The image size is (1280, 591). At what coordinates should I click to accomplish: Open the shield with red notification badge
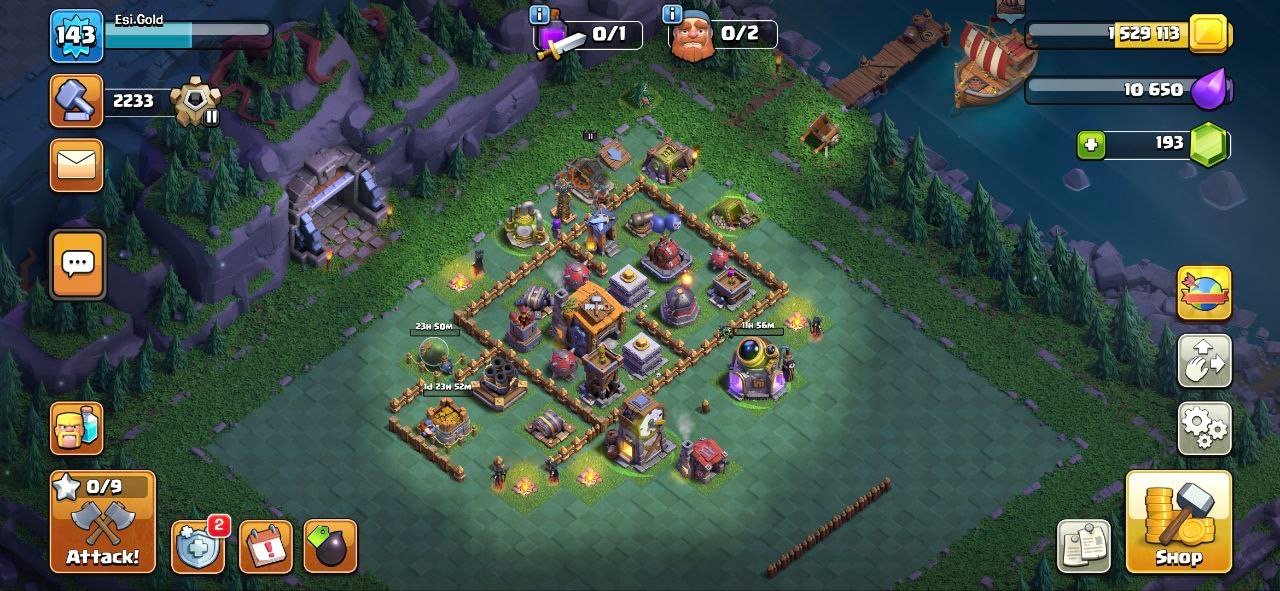[x=197, y=546]
